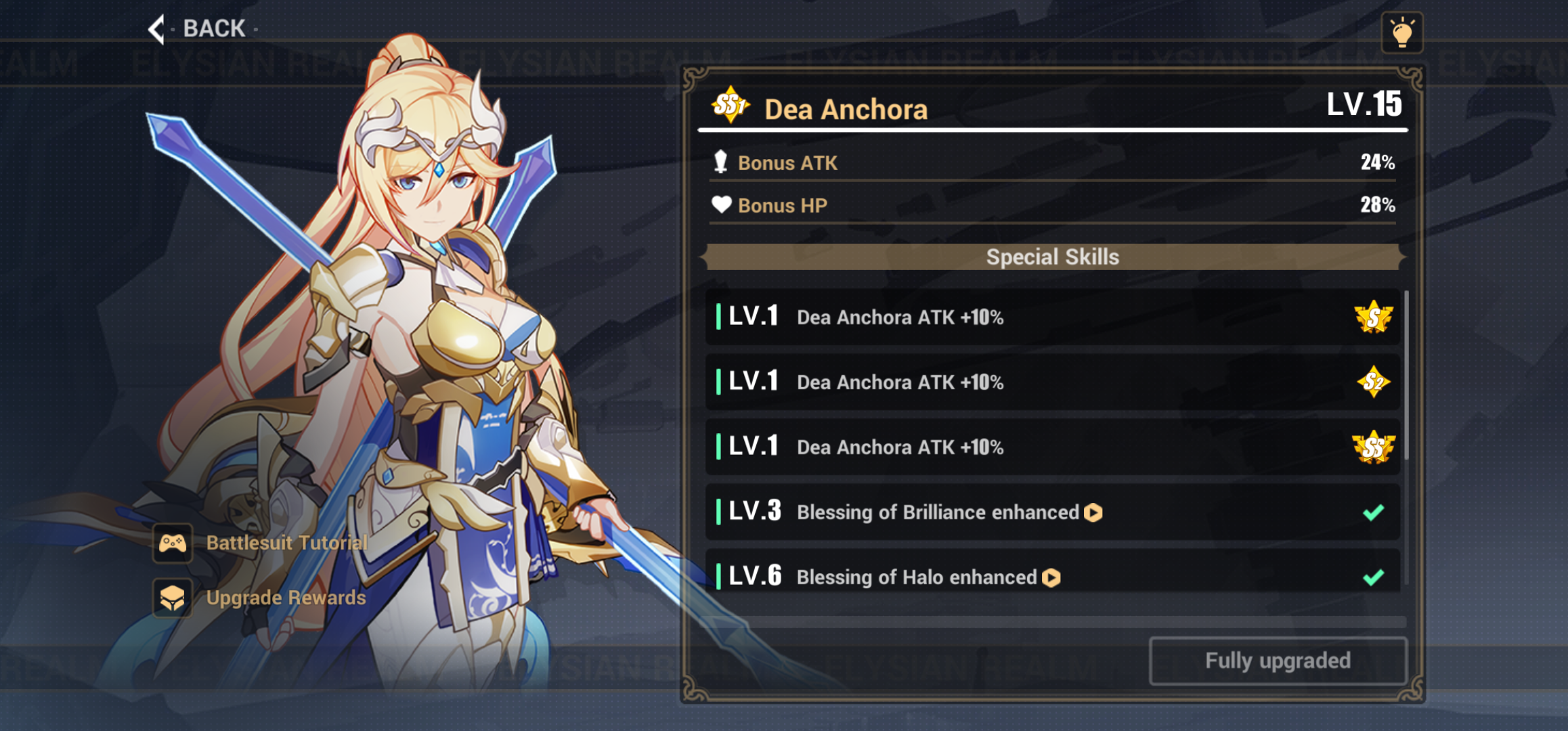Open the Battlesuit Tutorial link
The height and width of the screenshot is (731, 1568).
coord(286,544)
